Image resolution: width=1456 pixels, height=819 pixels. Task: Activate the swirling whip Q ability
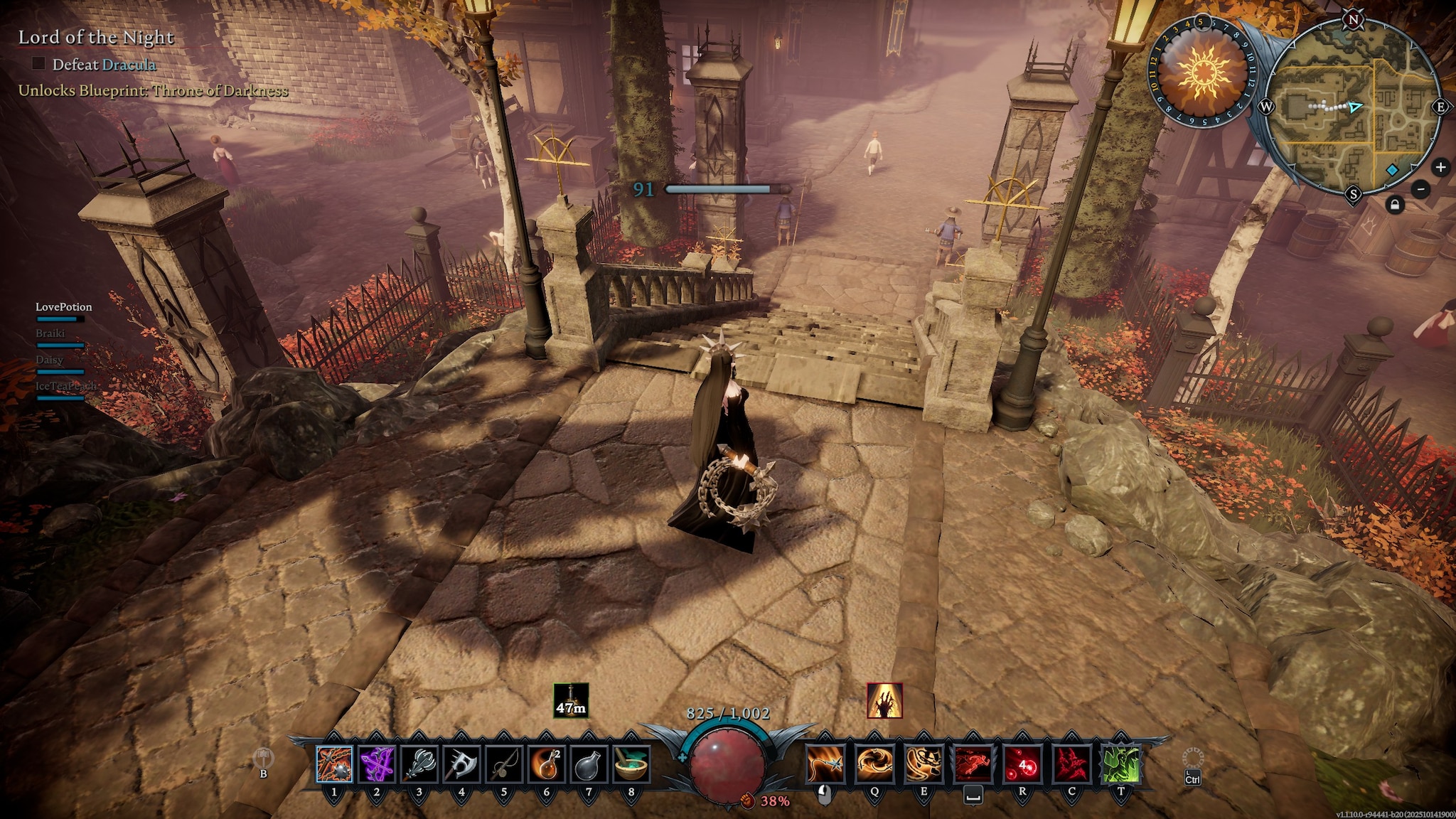coord(874,764)
